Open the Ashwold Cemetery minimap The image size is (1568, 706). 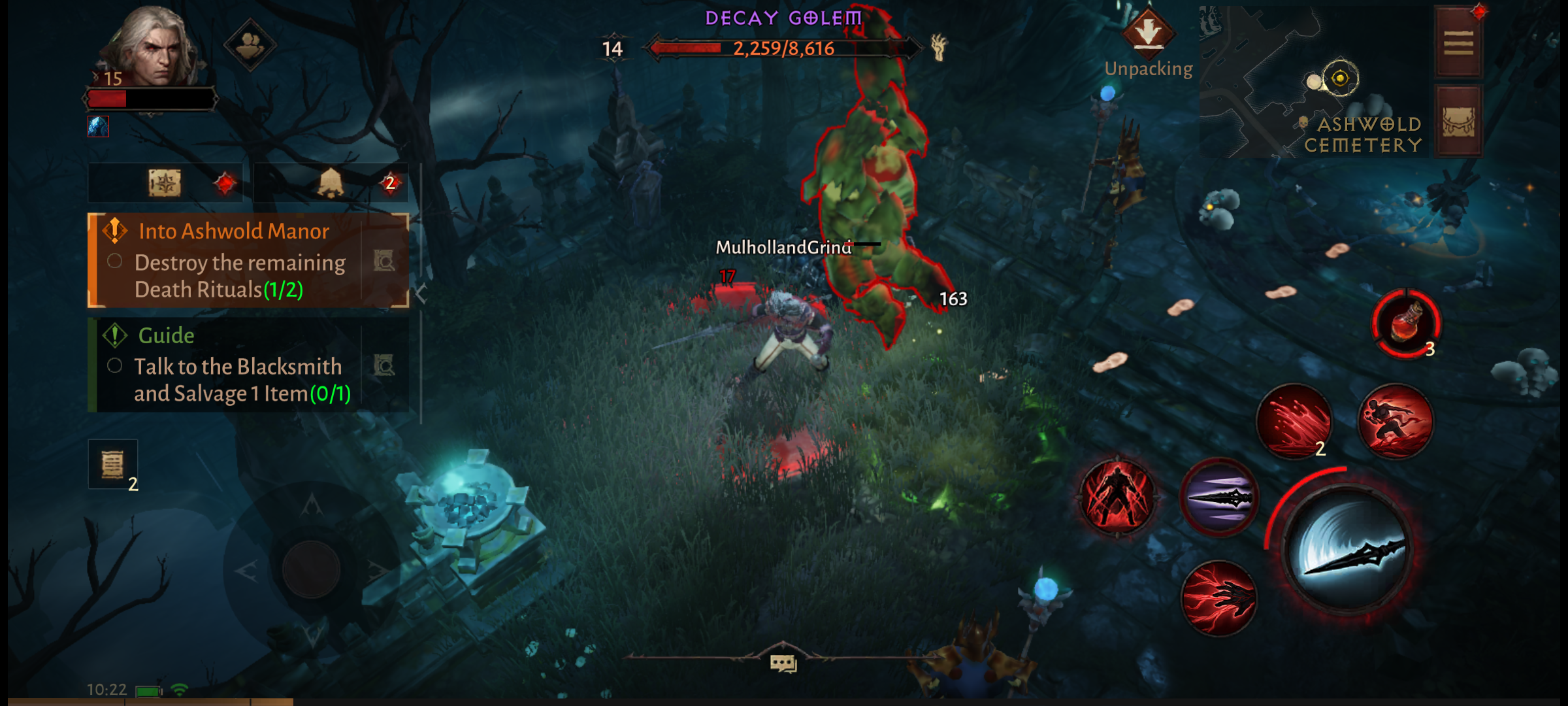point(1313,82)
